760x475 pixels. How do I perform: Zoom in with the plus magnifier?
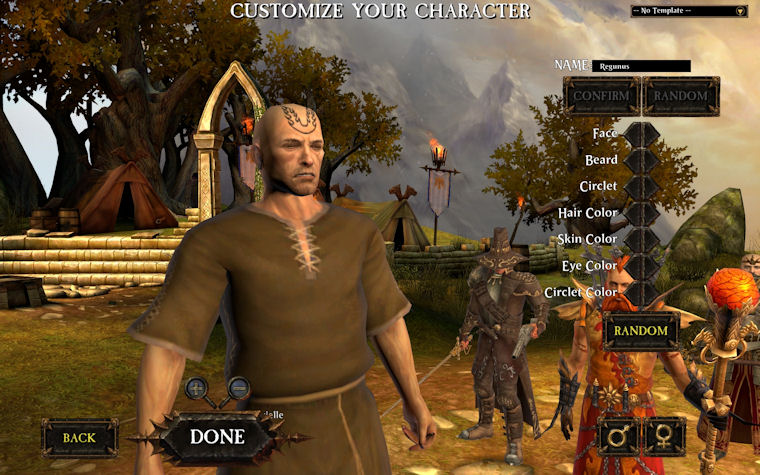point(198,388)
